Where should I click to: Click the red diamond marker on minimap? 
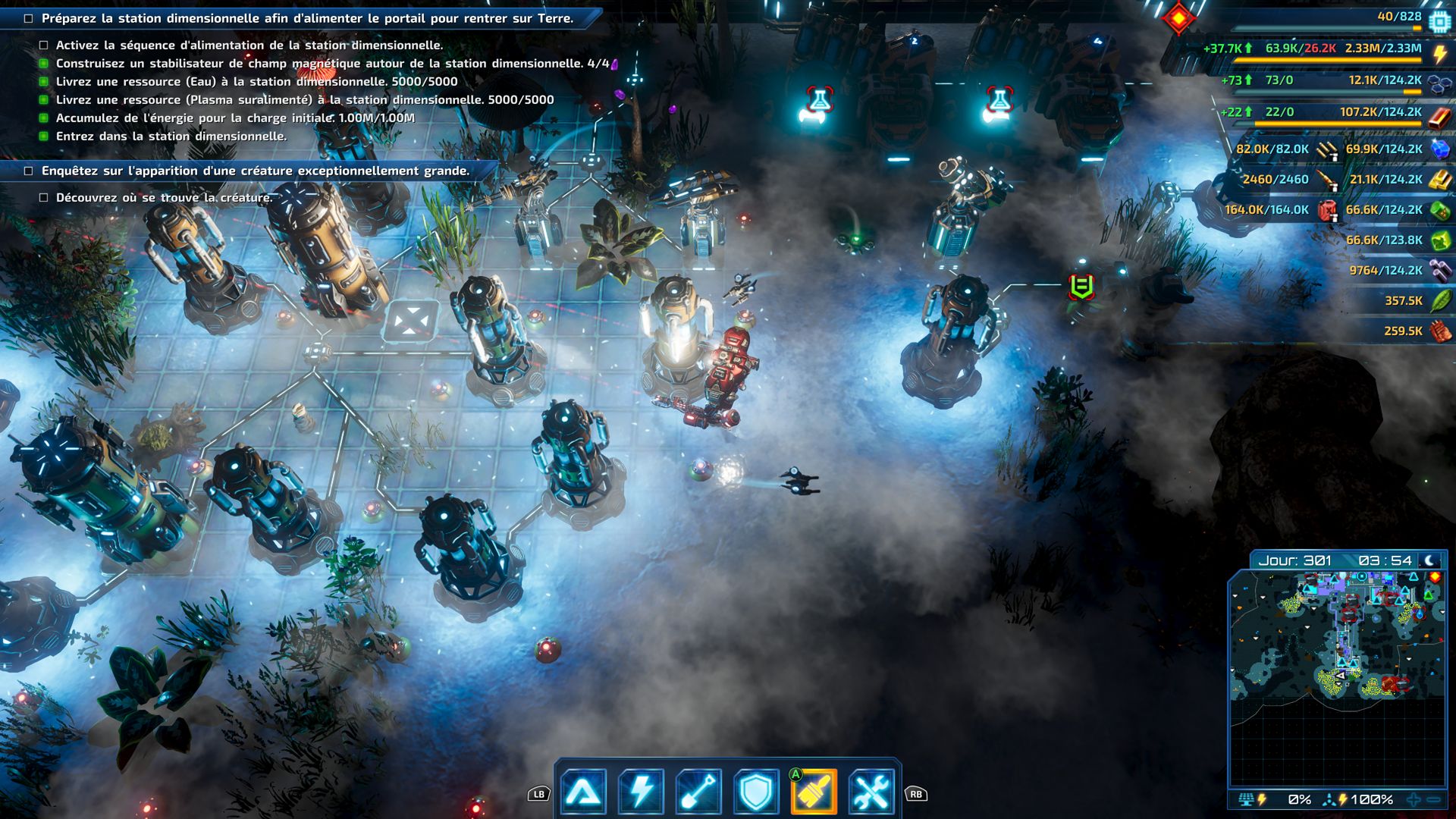(1435, 577)
